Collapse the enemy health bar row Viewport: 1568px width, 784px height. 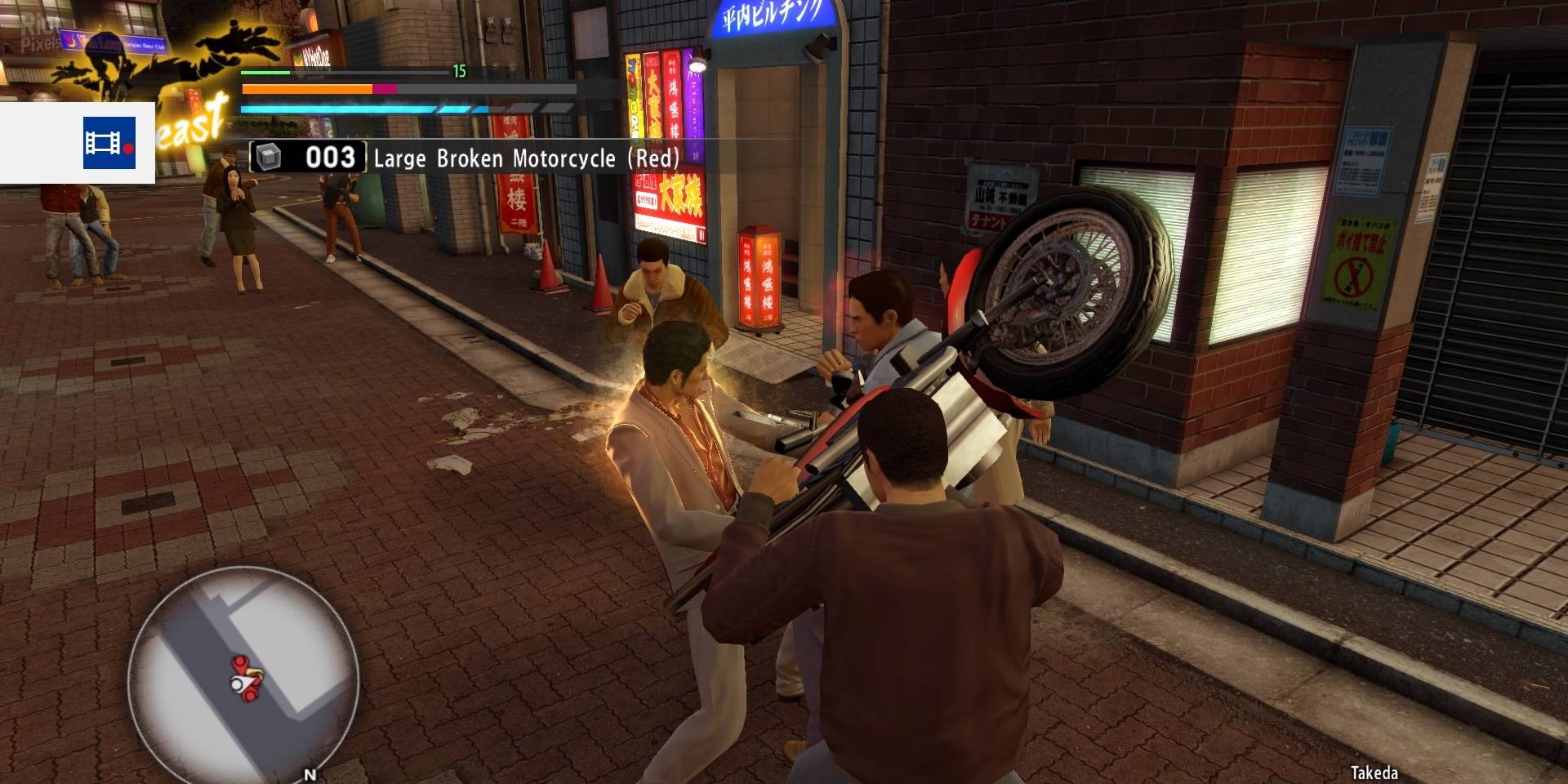click(x=408, y=90)
